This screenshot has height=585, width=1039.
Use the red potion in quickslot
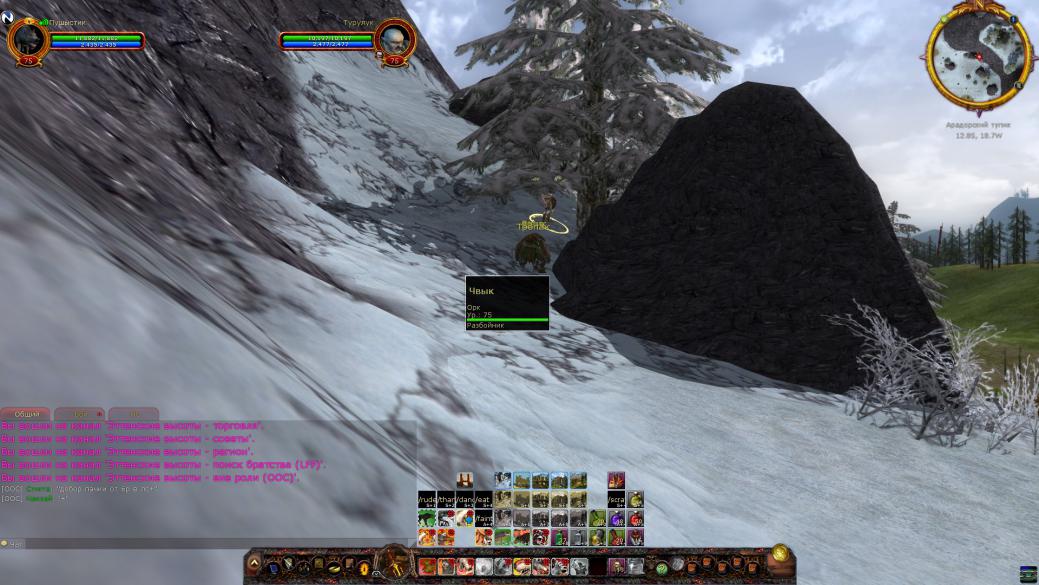(635, 518)
